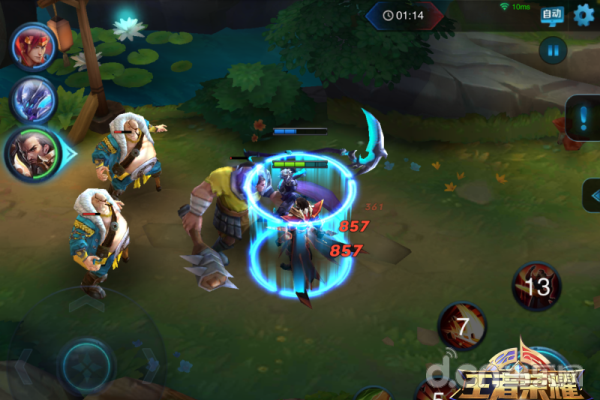The image size is (600, 400).
Task: Open the gear settings menu
Action: point(582,14)
